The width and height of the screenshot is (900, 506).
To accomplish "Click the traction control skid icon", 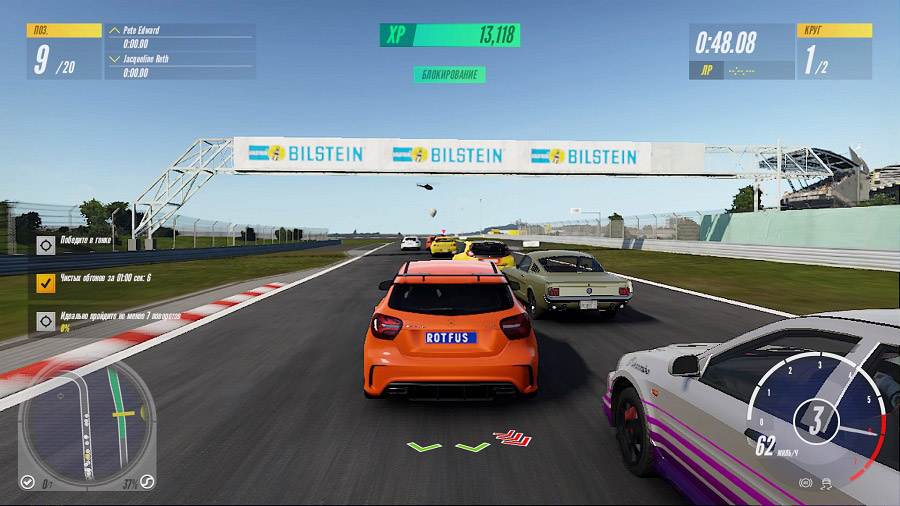I will coord(828,483).
